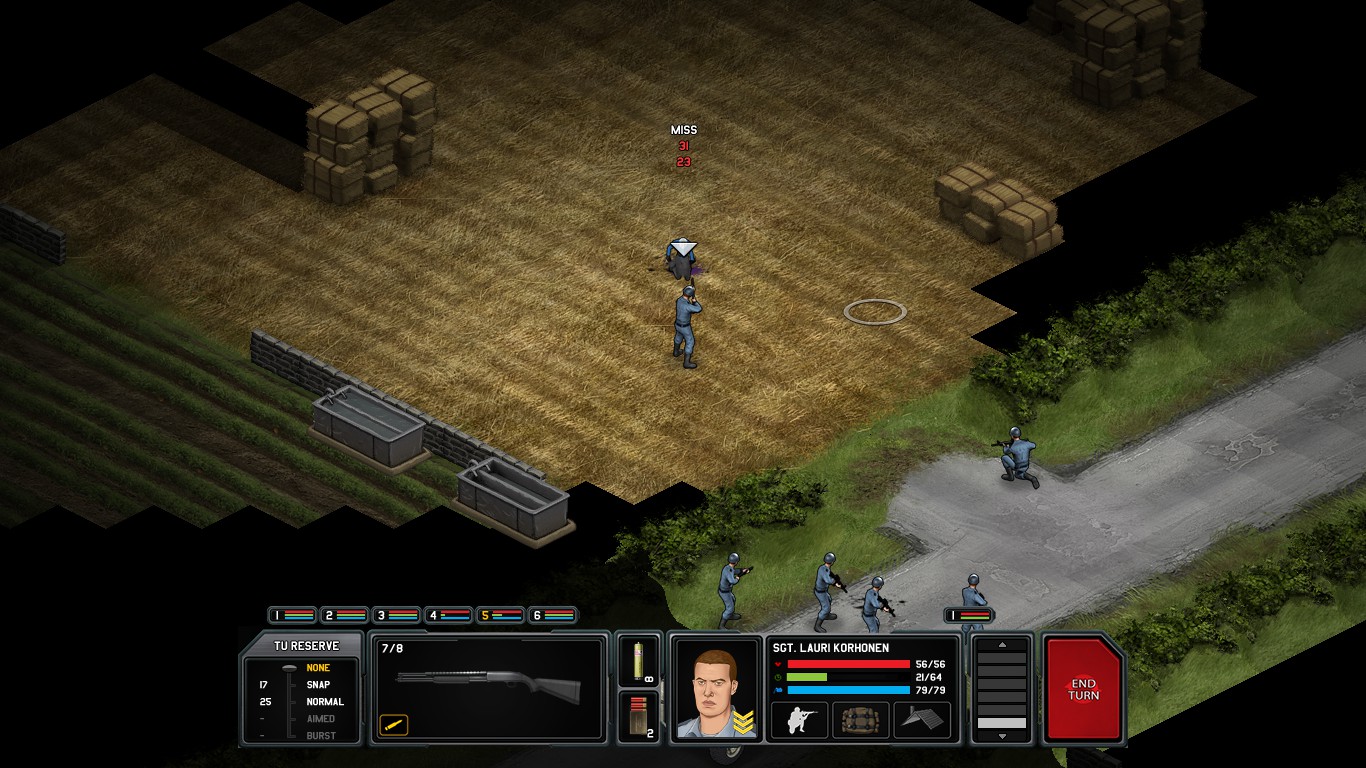Set TU reserve to Normal shot
1366x768 pixels.
pos(324,702)
